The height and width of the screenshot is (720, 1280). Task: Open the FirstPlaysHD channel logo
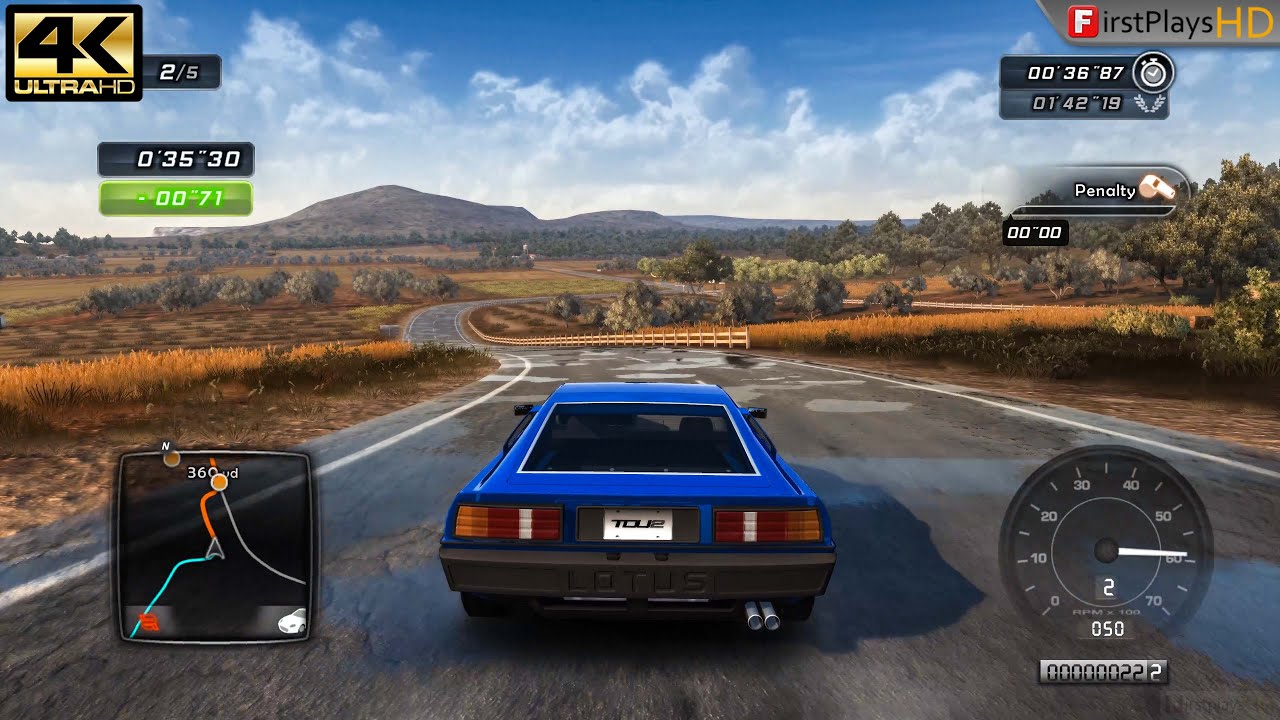[x=1160, y=23]
